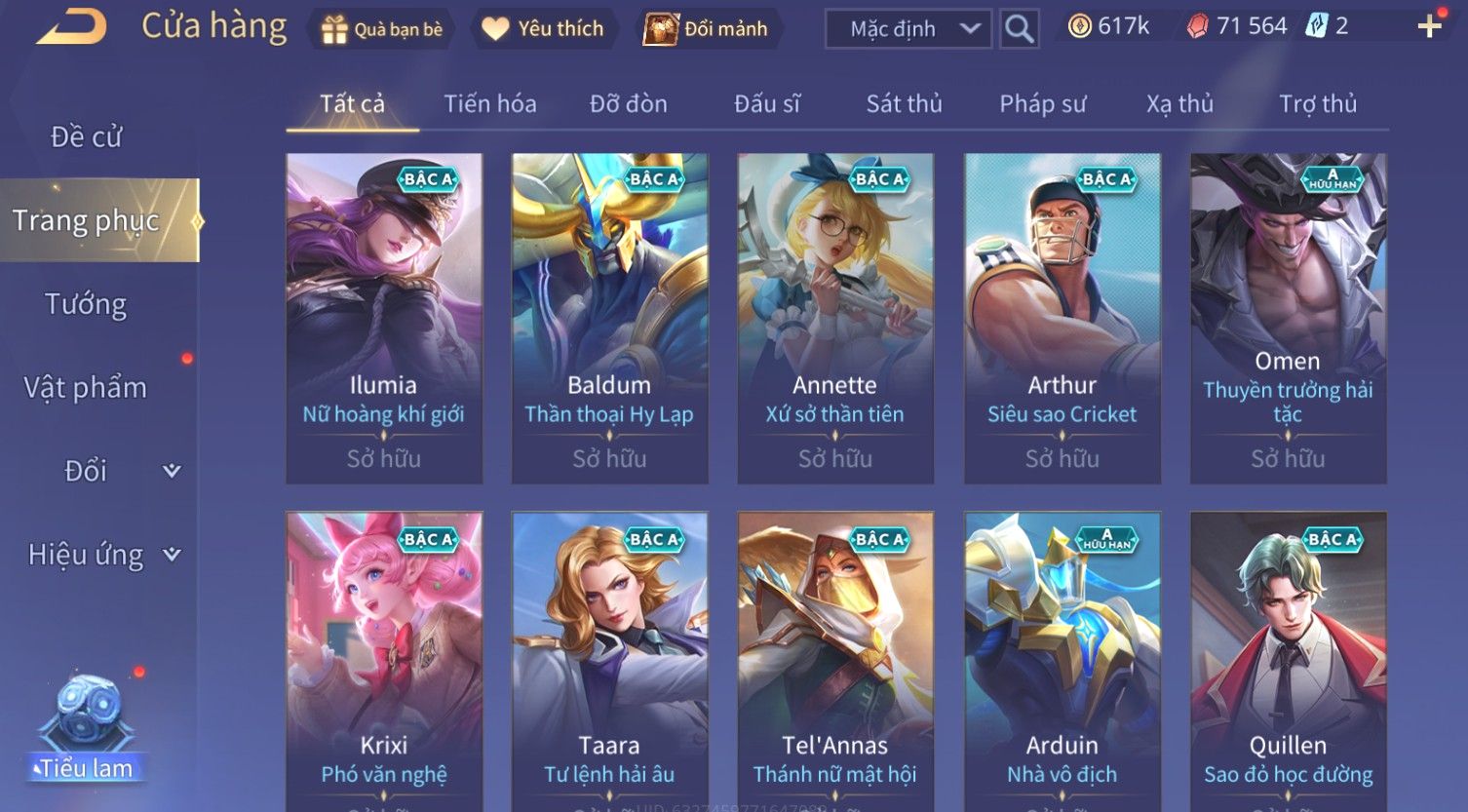Open Đổi mảnh fragment exchange
1468x812 pixels.
click(x=706, y=29)
